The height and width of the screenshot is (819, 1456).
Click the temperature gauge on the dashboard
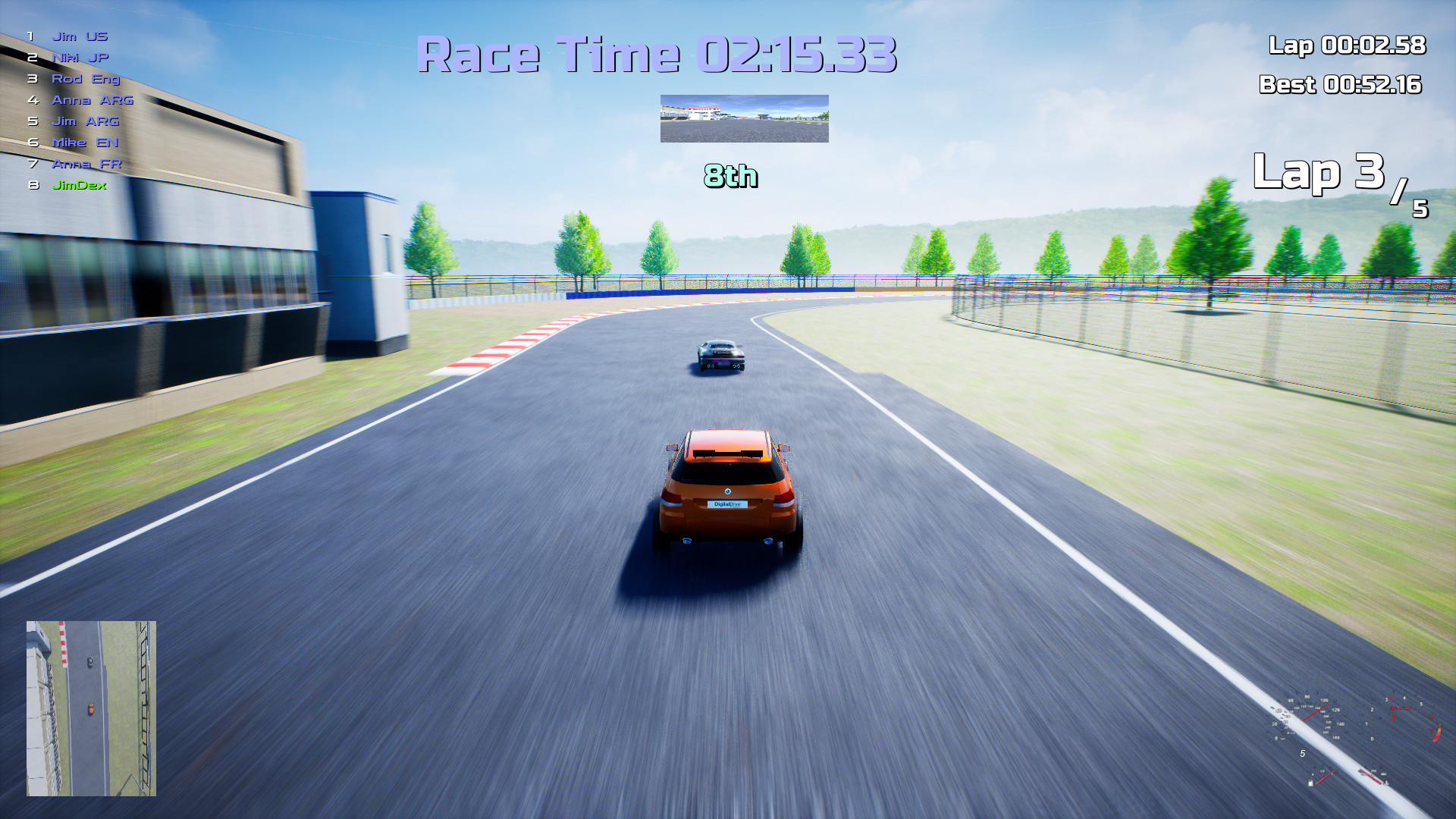click(1370, 775)
